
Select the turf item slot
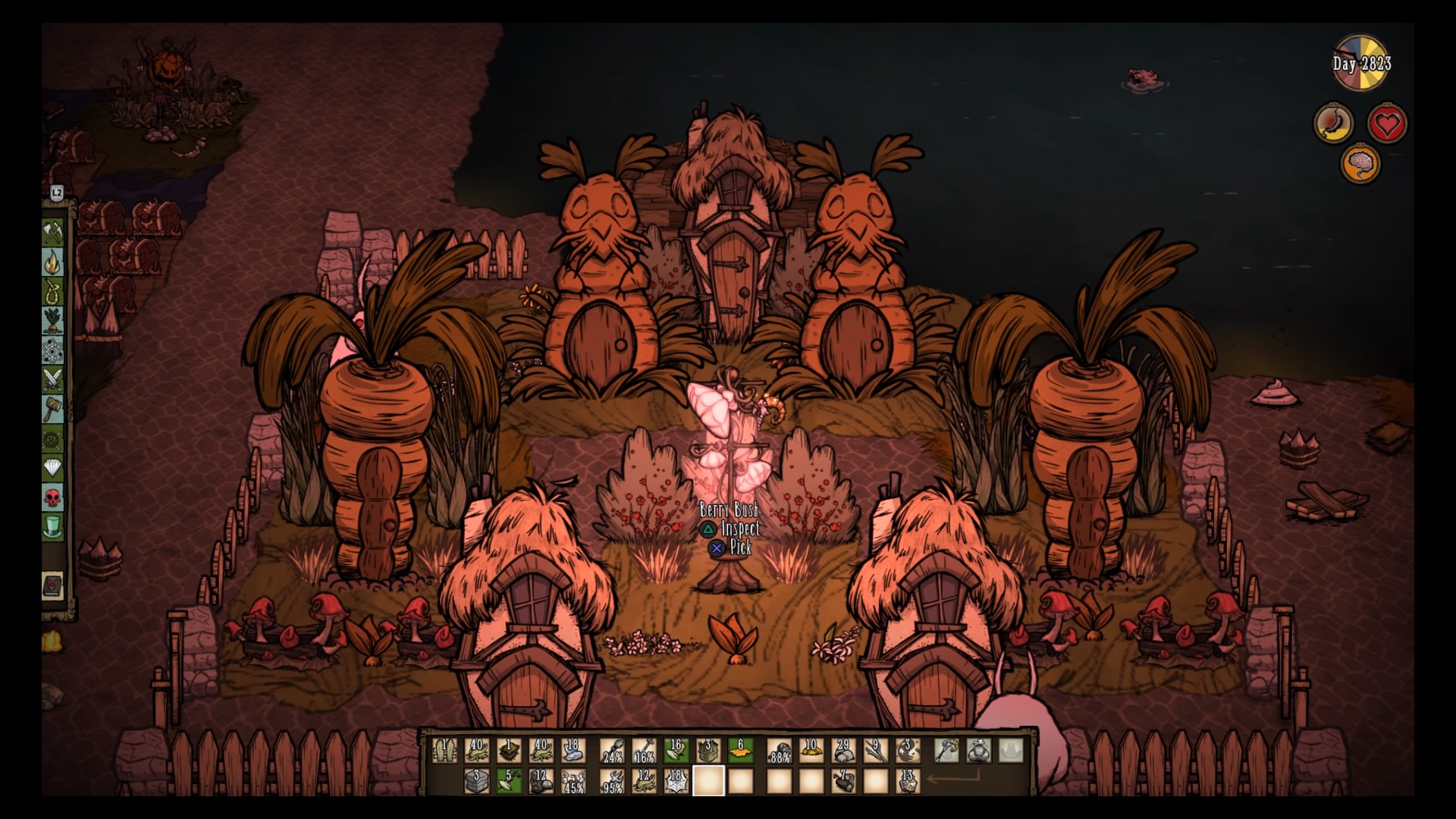point(509,750)
